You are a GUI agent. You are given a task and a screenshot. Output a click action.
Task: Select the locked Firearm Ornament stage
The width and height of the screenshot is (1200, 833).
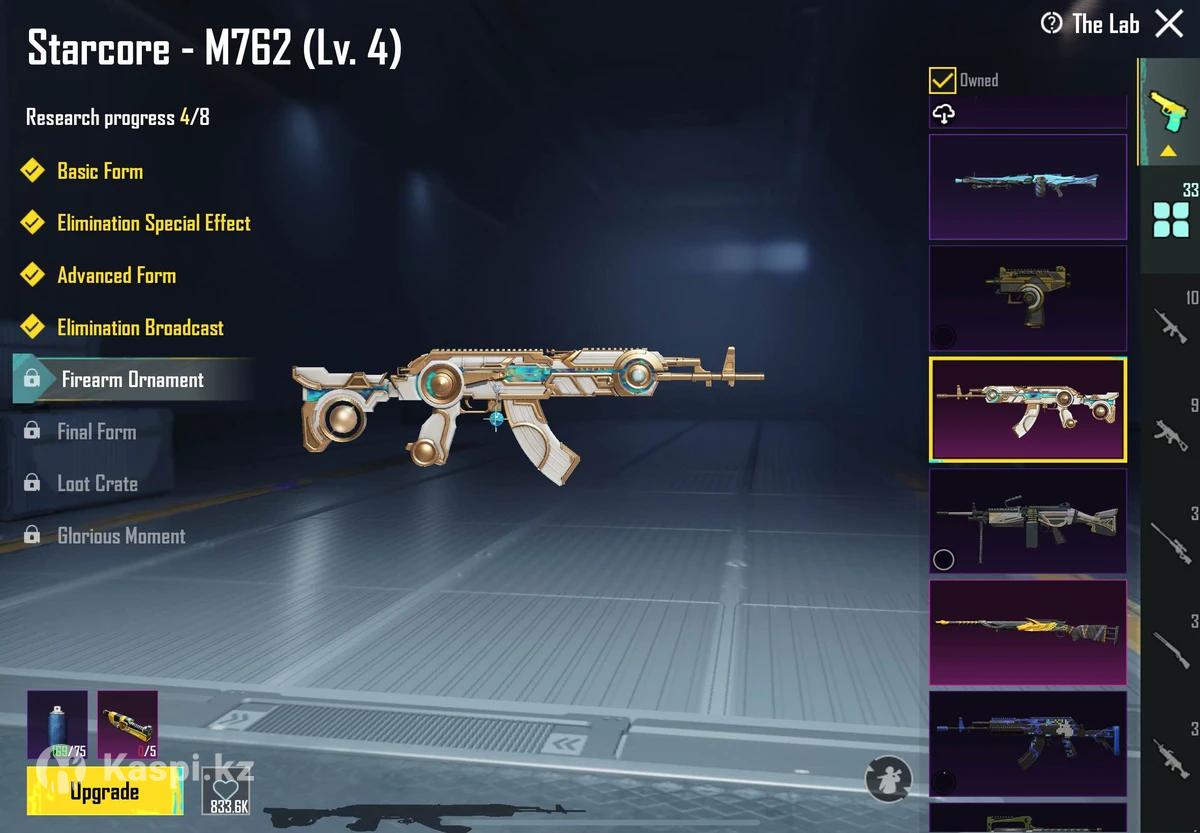click(x=132, y=380)
